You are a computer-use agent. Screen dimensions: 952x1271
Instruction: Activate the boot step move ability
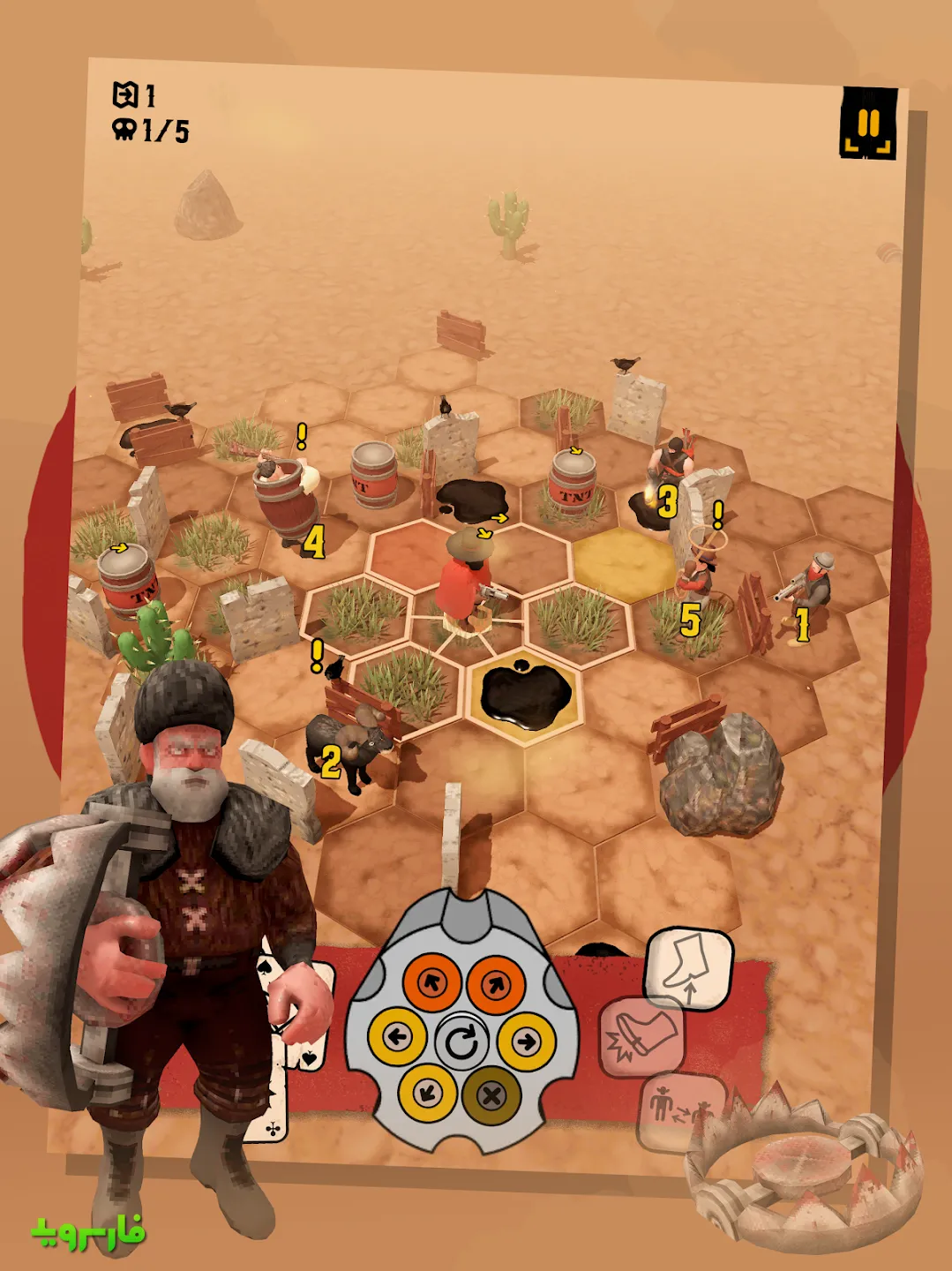pyautogui.click(x=689, y=967)
